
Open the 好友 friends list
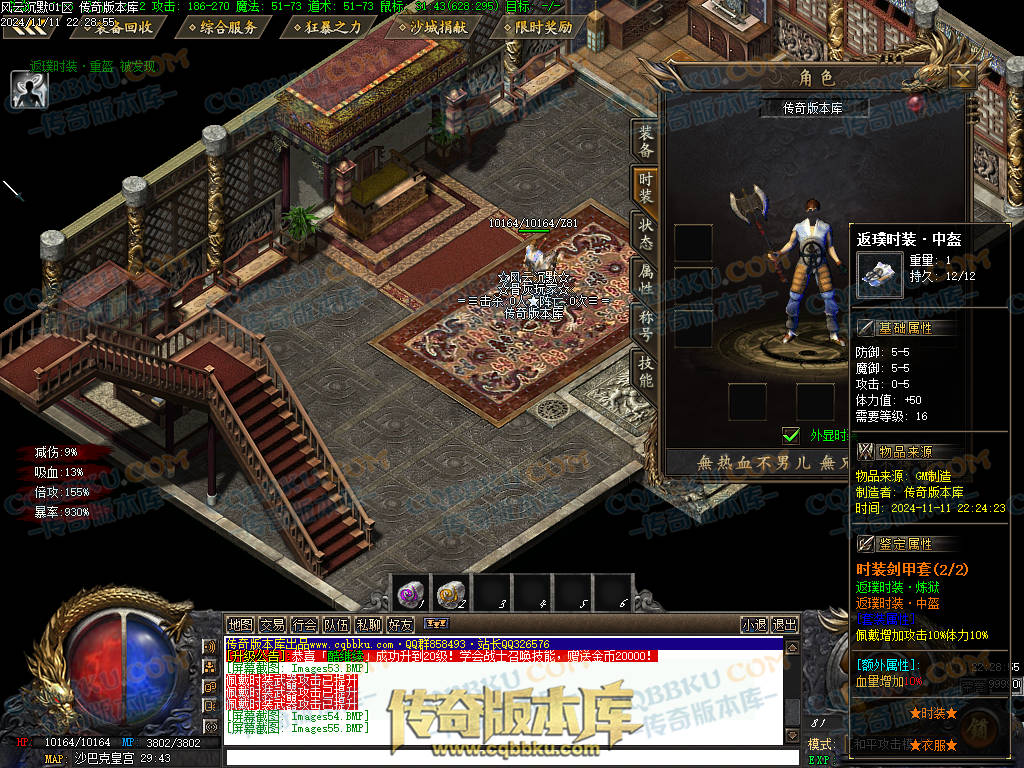(x=400, y=625)
